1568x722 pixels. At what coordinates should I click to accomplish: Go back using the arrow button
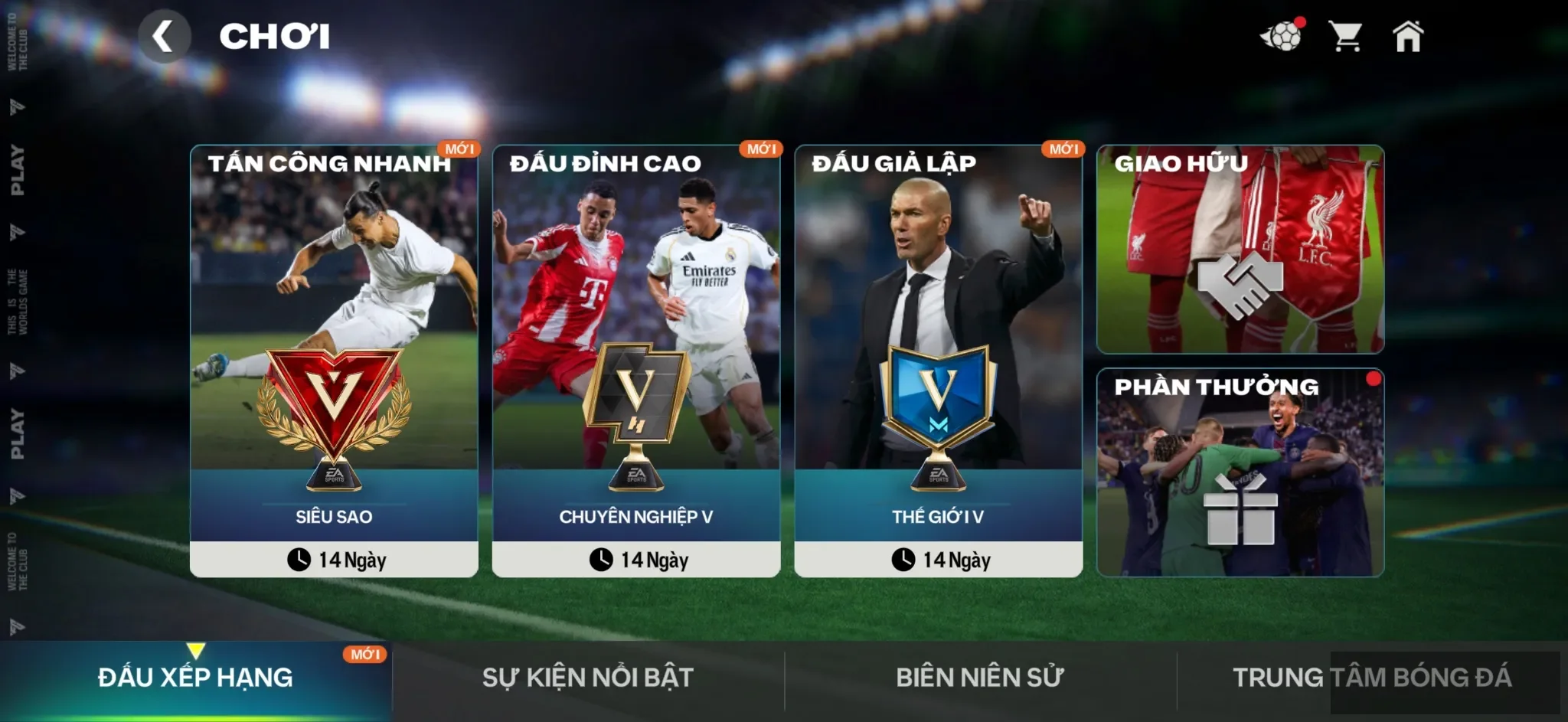point(164,37)
